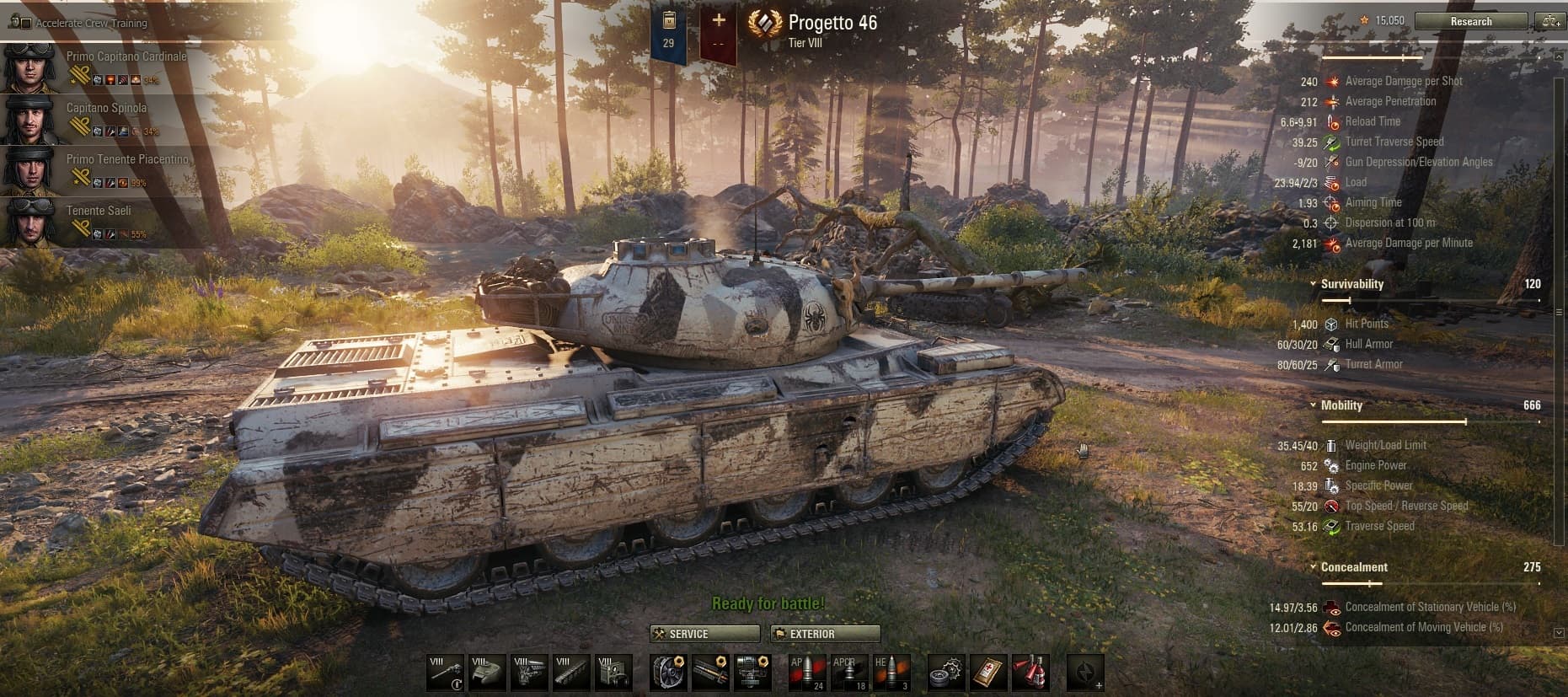Collapse the Survivability stats section

[x=1314, y=284]
